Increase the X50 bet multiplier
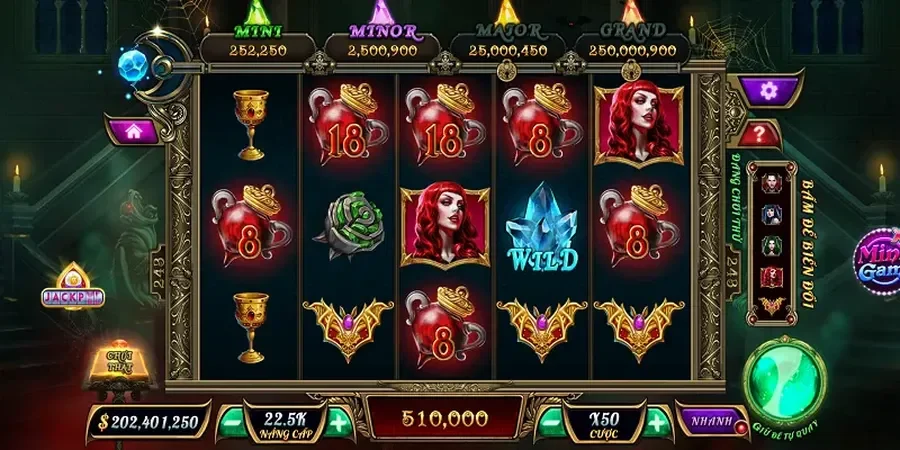The image size is (900, 450). (656, 422)
